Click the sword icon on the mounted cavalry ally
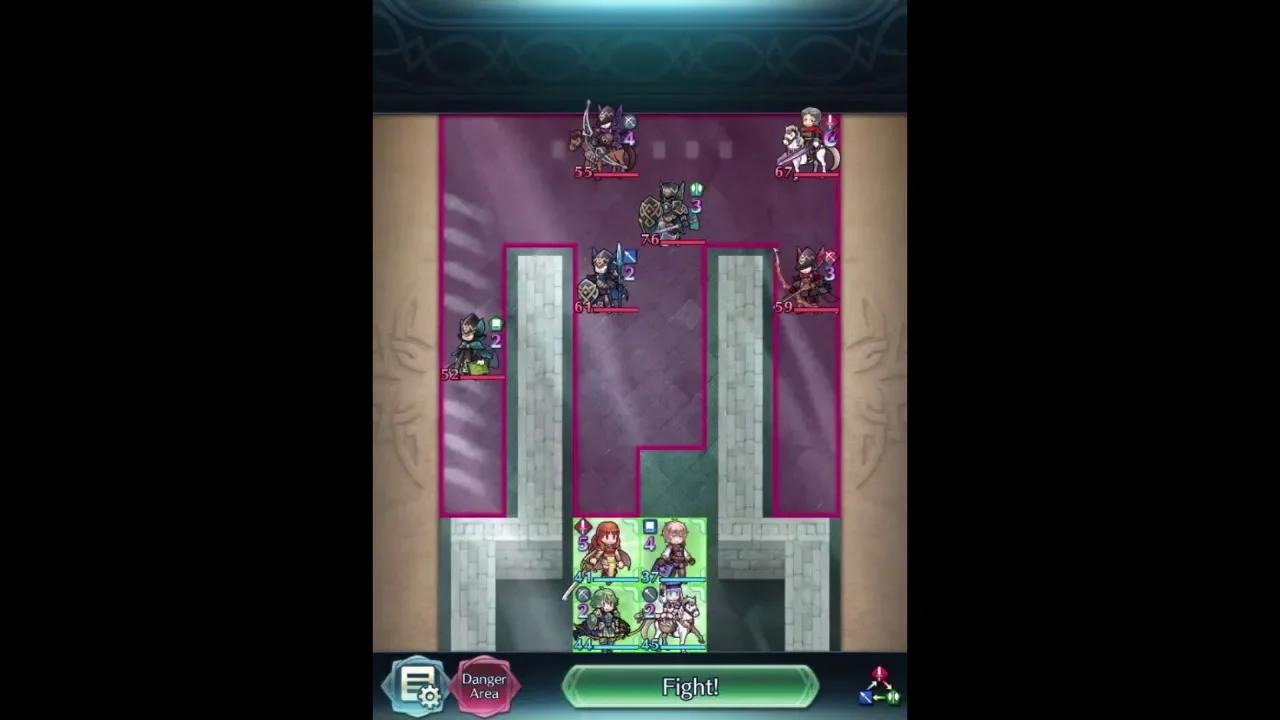Screen dimensions: 1280x720 [x=649, y=593]
